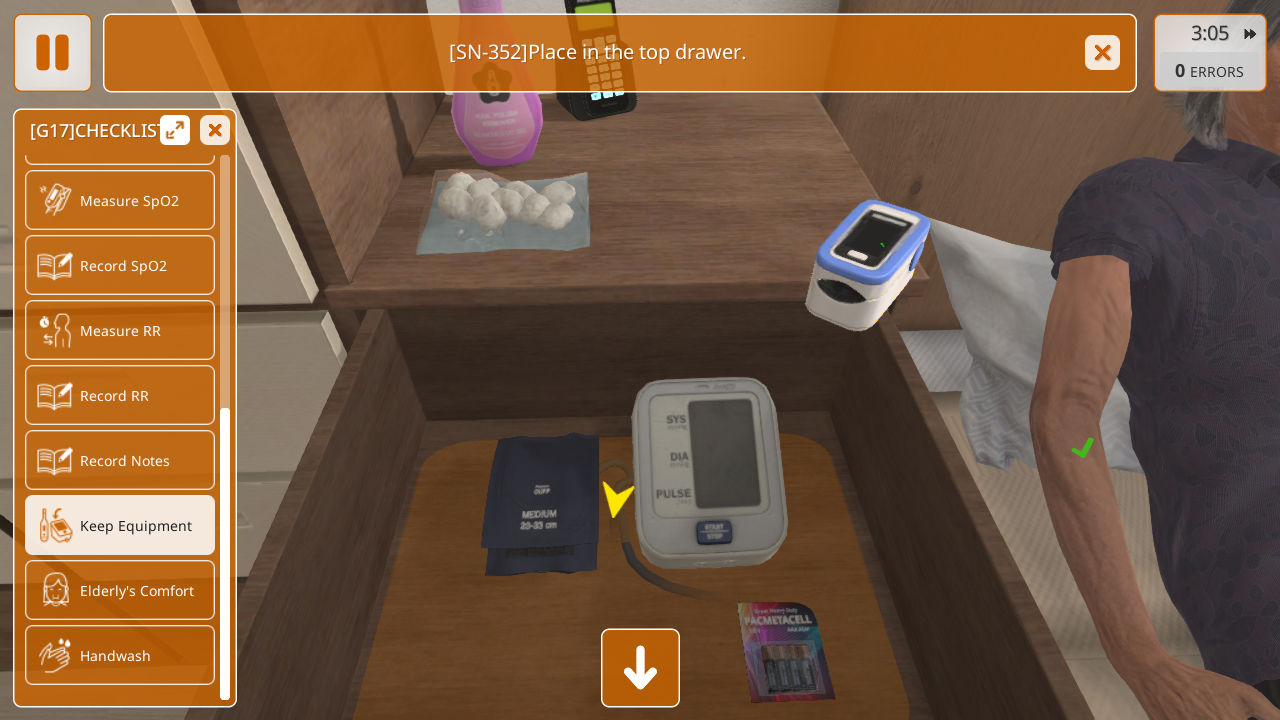Close the instruction banner
This screenshot has height=720, width=1280.
(x=1102, y=52)
